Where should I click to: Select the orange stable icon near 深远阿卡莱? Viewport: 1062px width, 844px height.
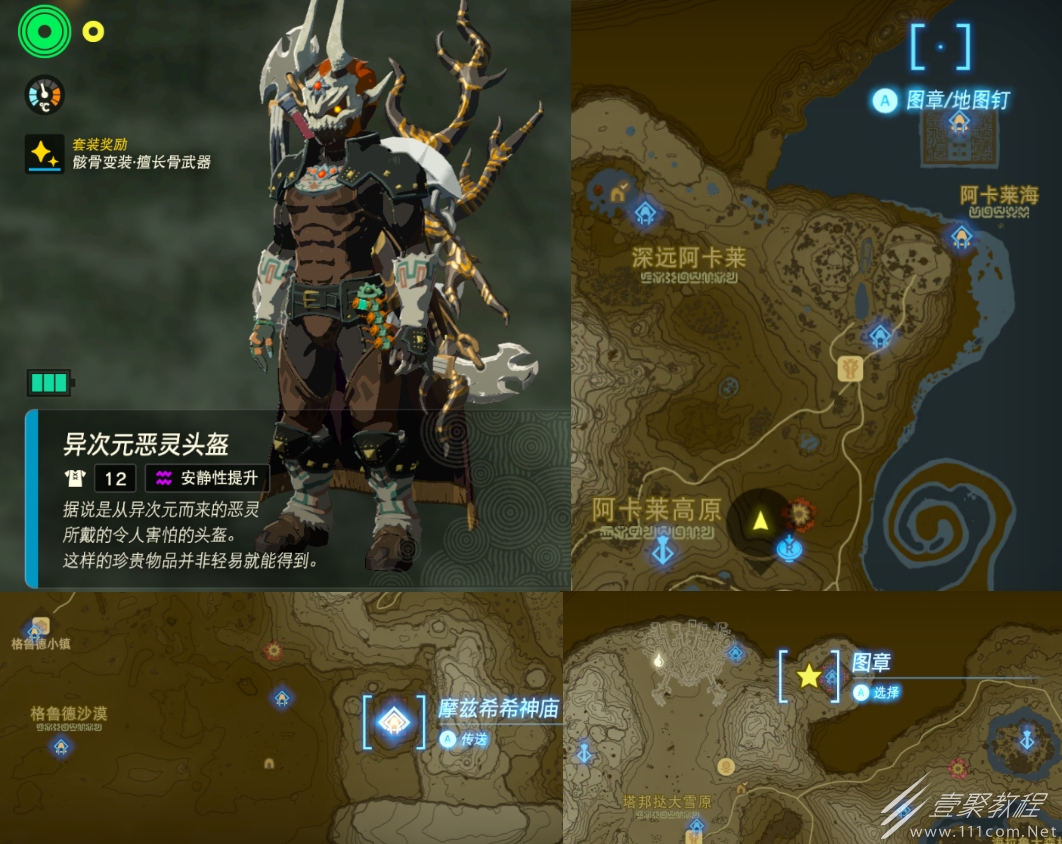point(618,194)
